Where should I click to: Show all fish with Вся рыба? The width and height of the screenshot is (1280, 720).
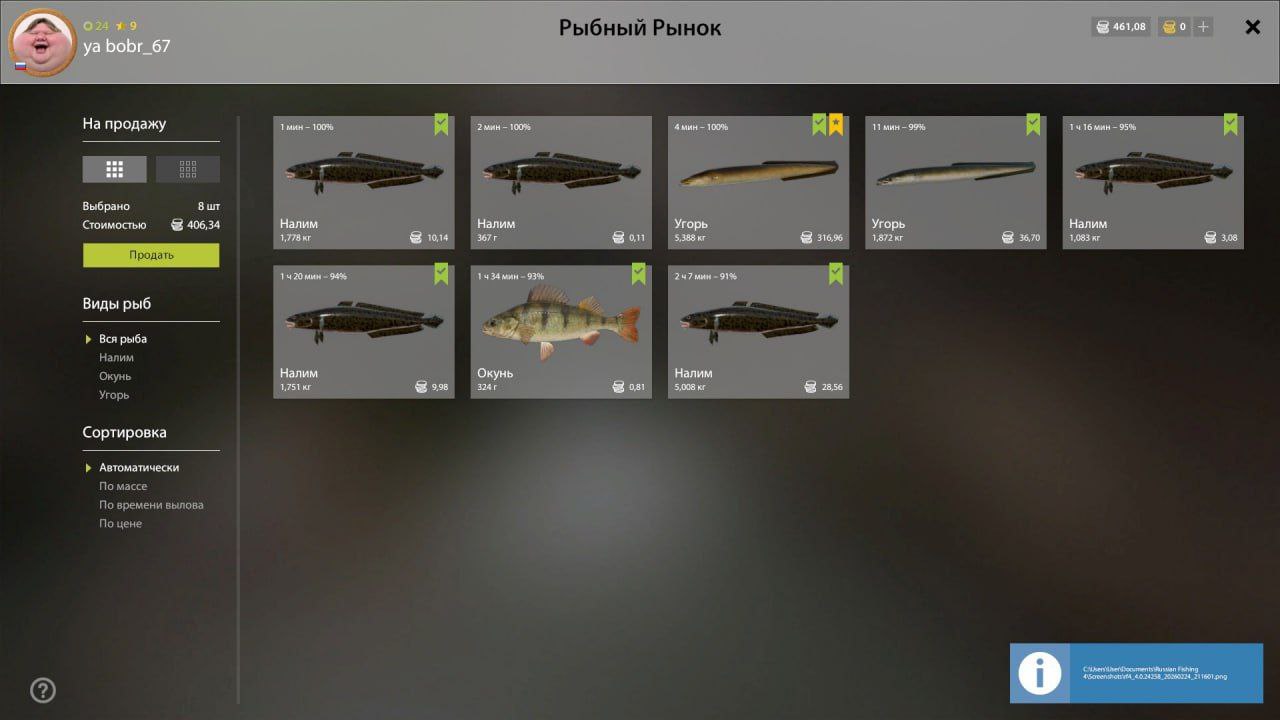click(123, 339)
